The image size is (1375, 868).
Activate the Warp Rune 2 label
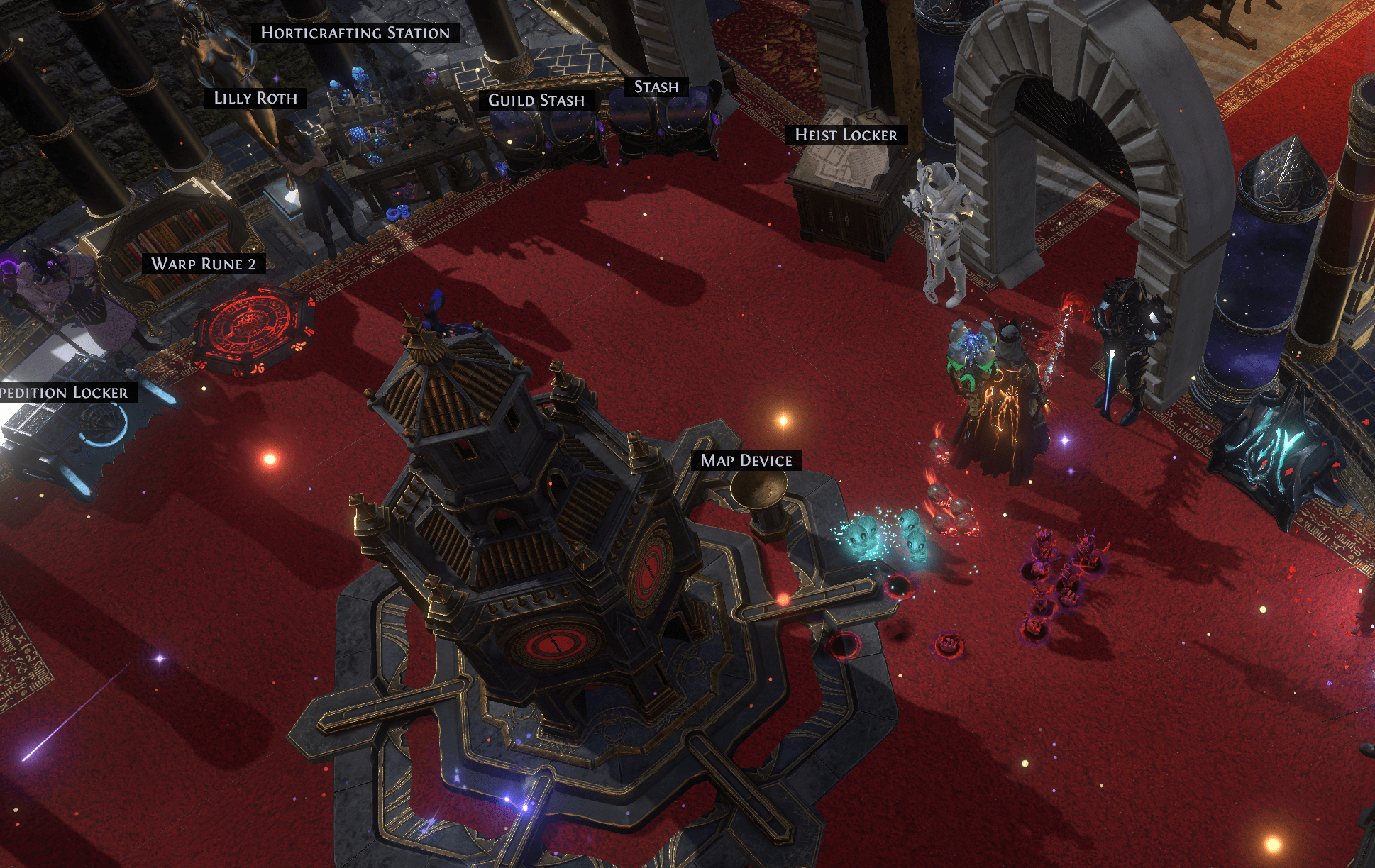point(204,265)
